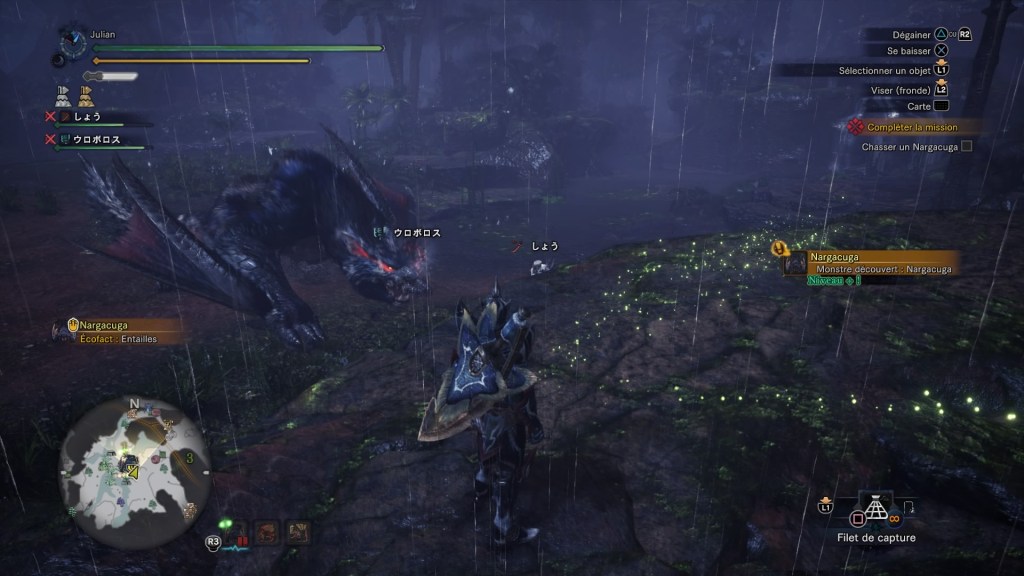
Task: Click the Nargacuga Écofact Entailles notification
Action: pos(118,331)
